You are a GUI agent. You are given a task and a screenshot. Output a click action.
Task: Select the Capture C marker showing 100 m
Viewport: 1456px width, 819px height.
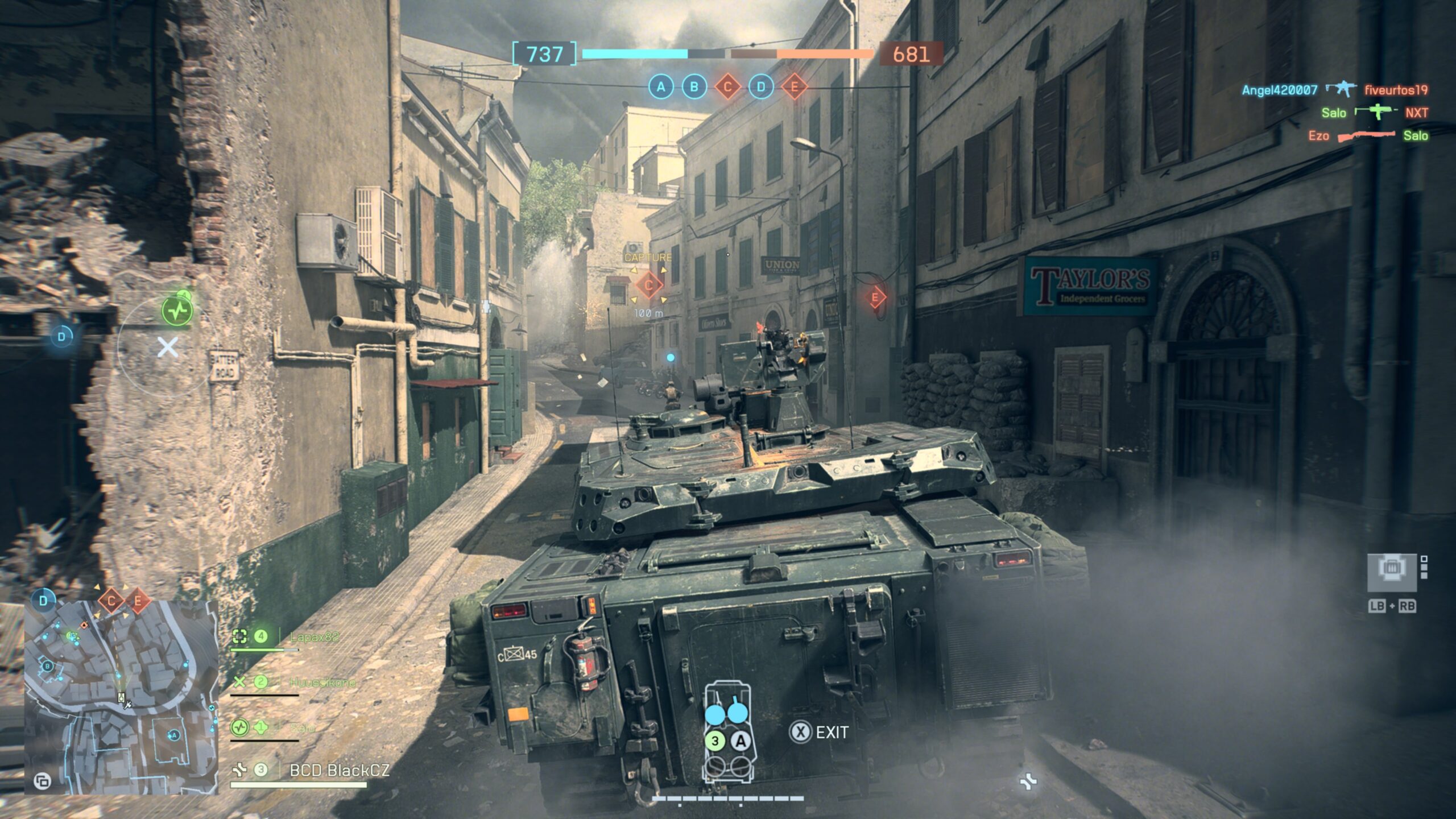coord(648,285)
